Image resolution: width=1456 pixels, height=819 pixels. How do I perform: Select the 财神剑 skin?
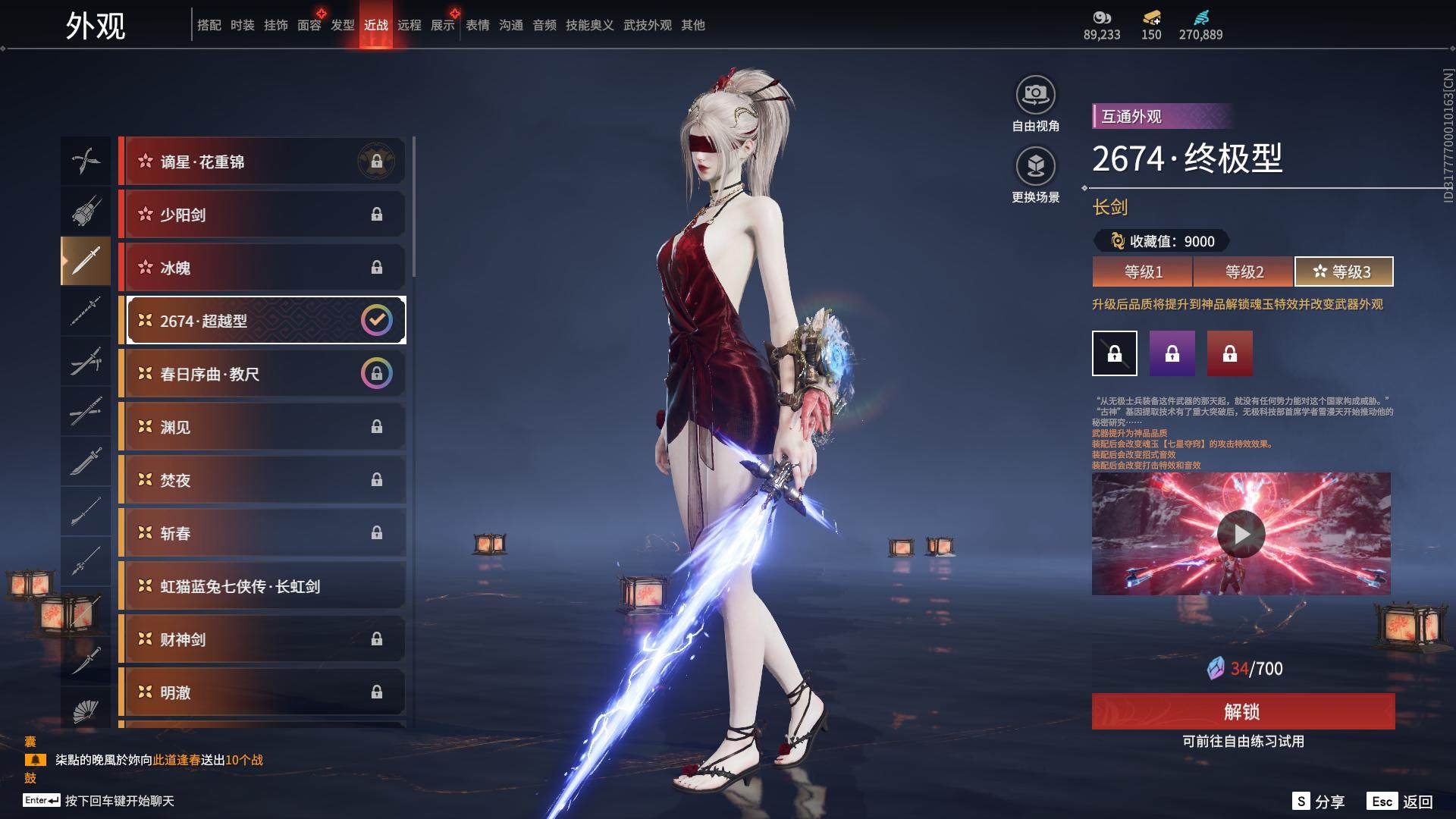point(262,639)
